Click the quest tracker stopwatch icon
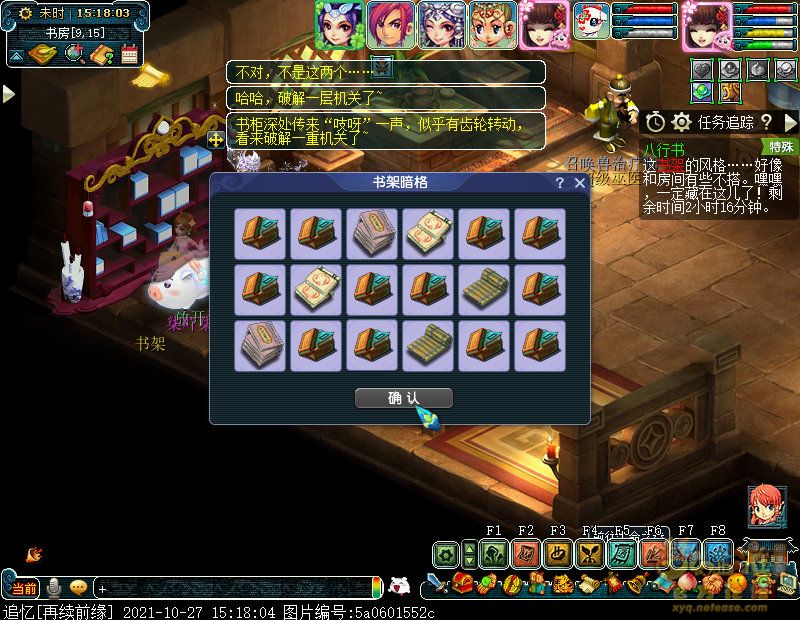Screen dimensions: 800x620 click(x=655, y=122)
